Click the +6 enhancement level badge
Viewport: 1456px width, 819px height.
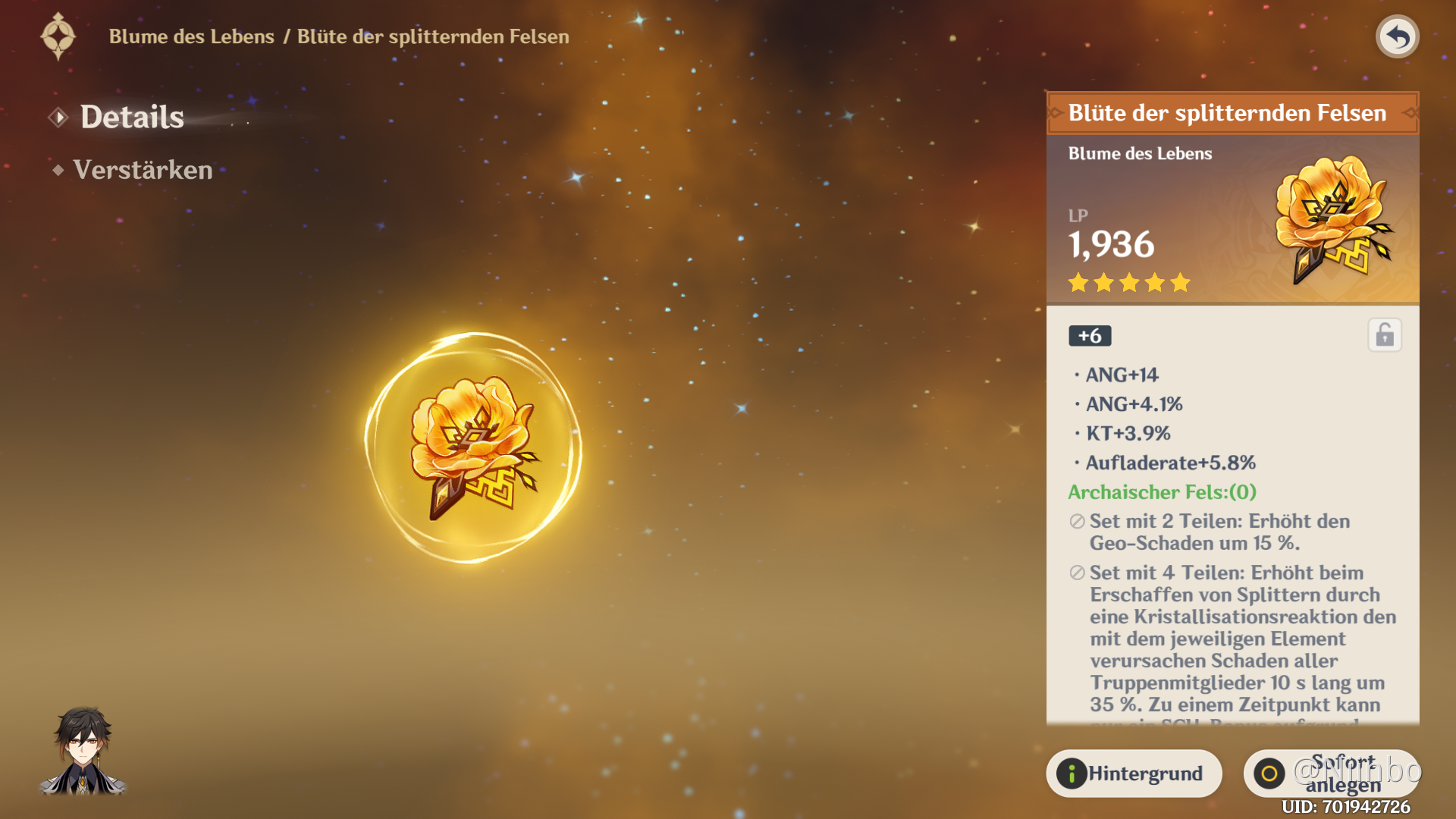(x=1090, y=335)
